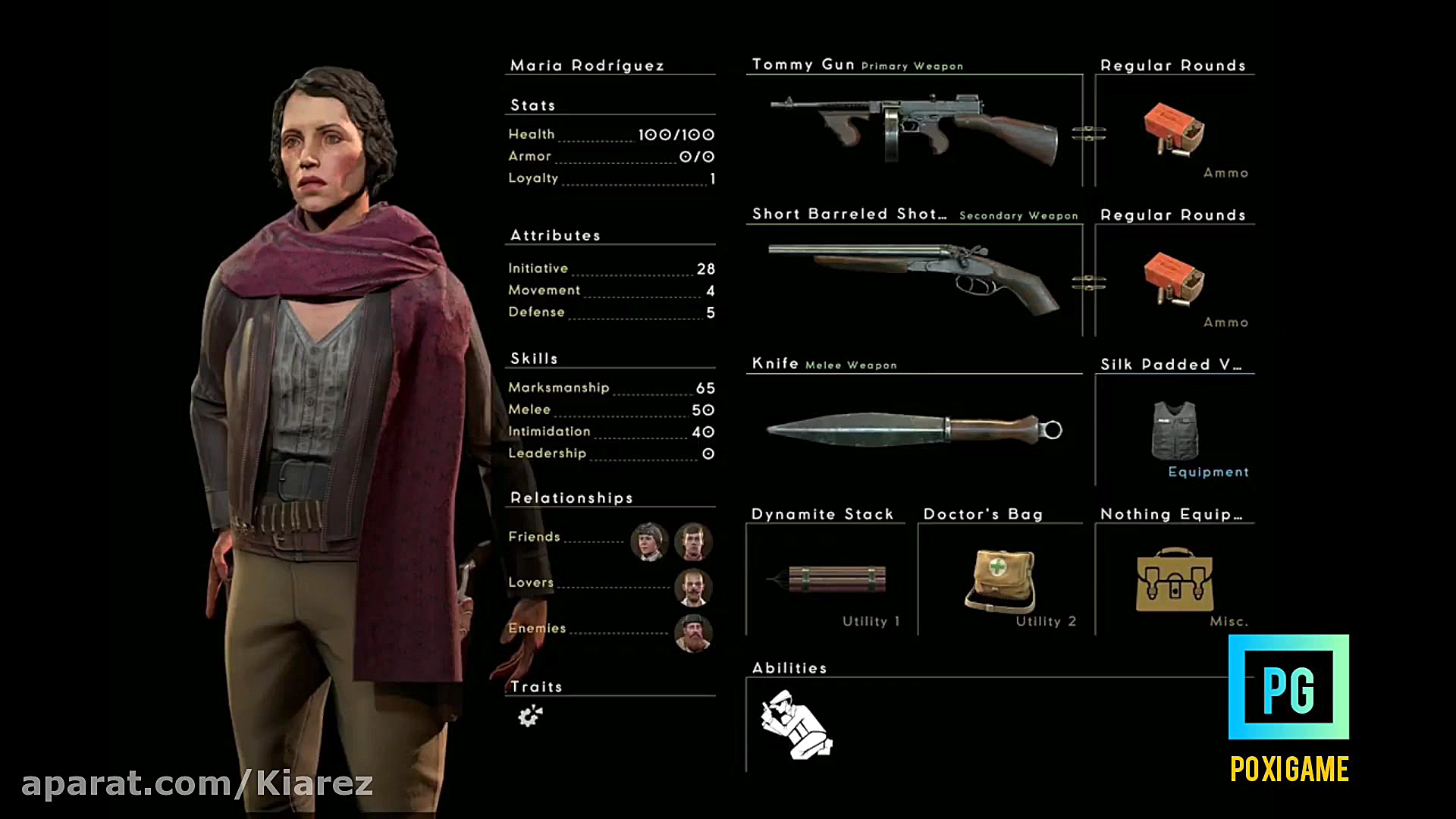The height and width of the screenshot is (819, 1456).
Task: Click the PoxiGame PG logo overlay
Action: 1288,687
